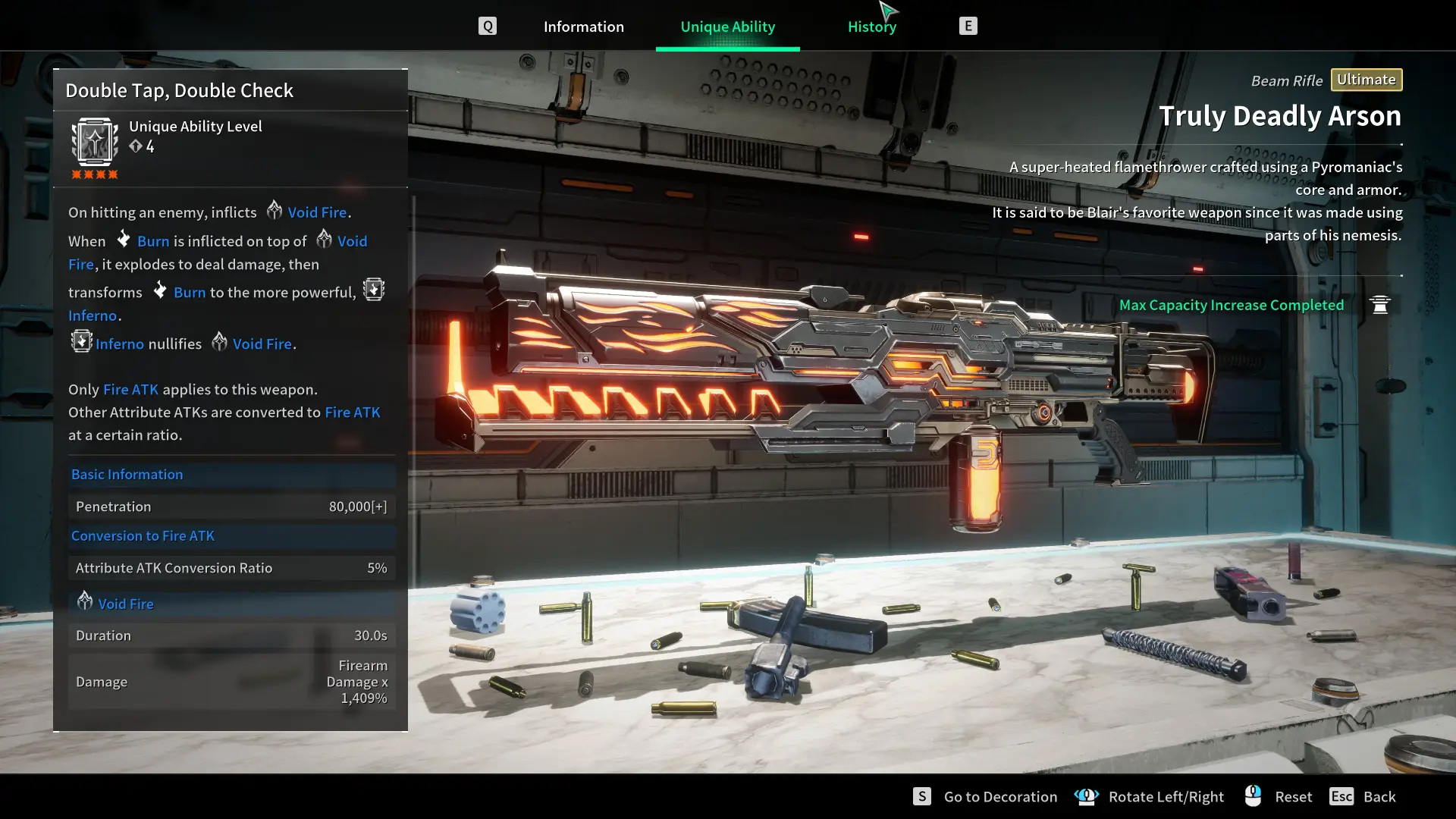Go back from weapon details
The image size is (1456, 819).
point(1379,796)
